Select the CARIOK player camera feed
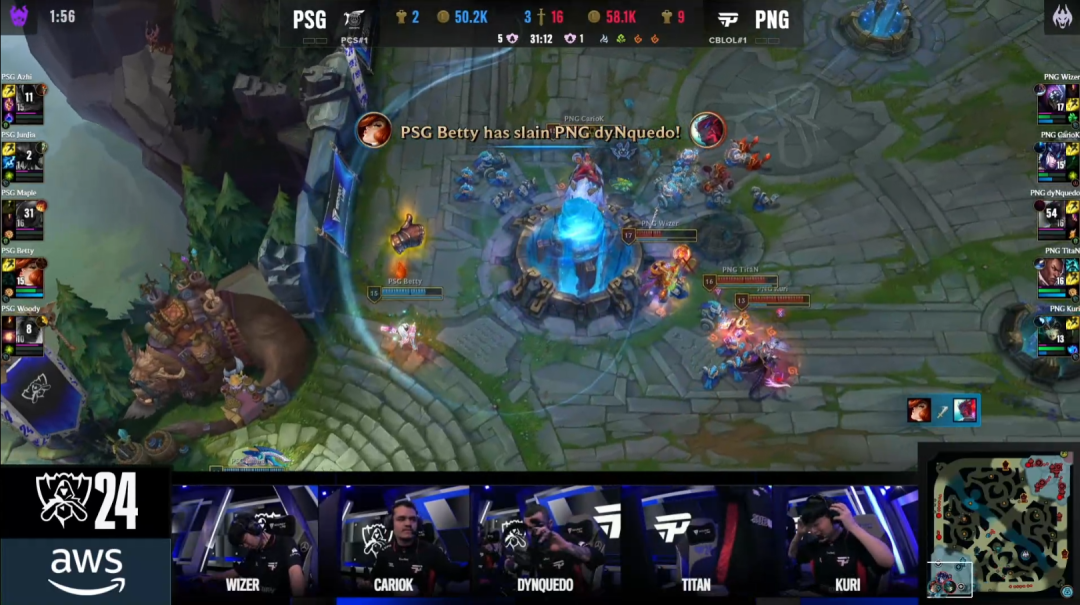1080x605 pixels. click(393, 540)
